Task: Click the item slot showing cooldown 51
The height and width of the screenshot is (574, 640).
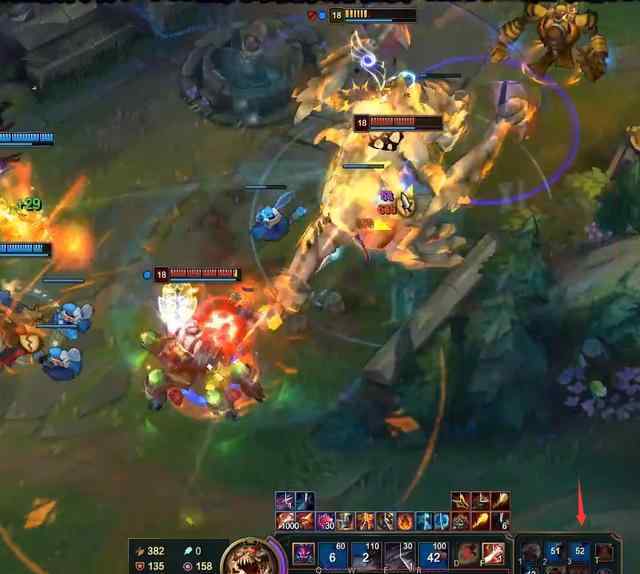Action: click(556, 551)
